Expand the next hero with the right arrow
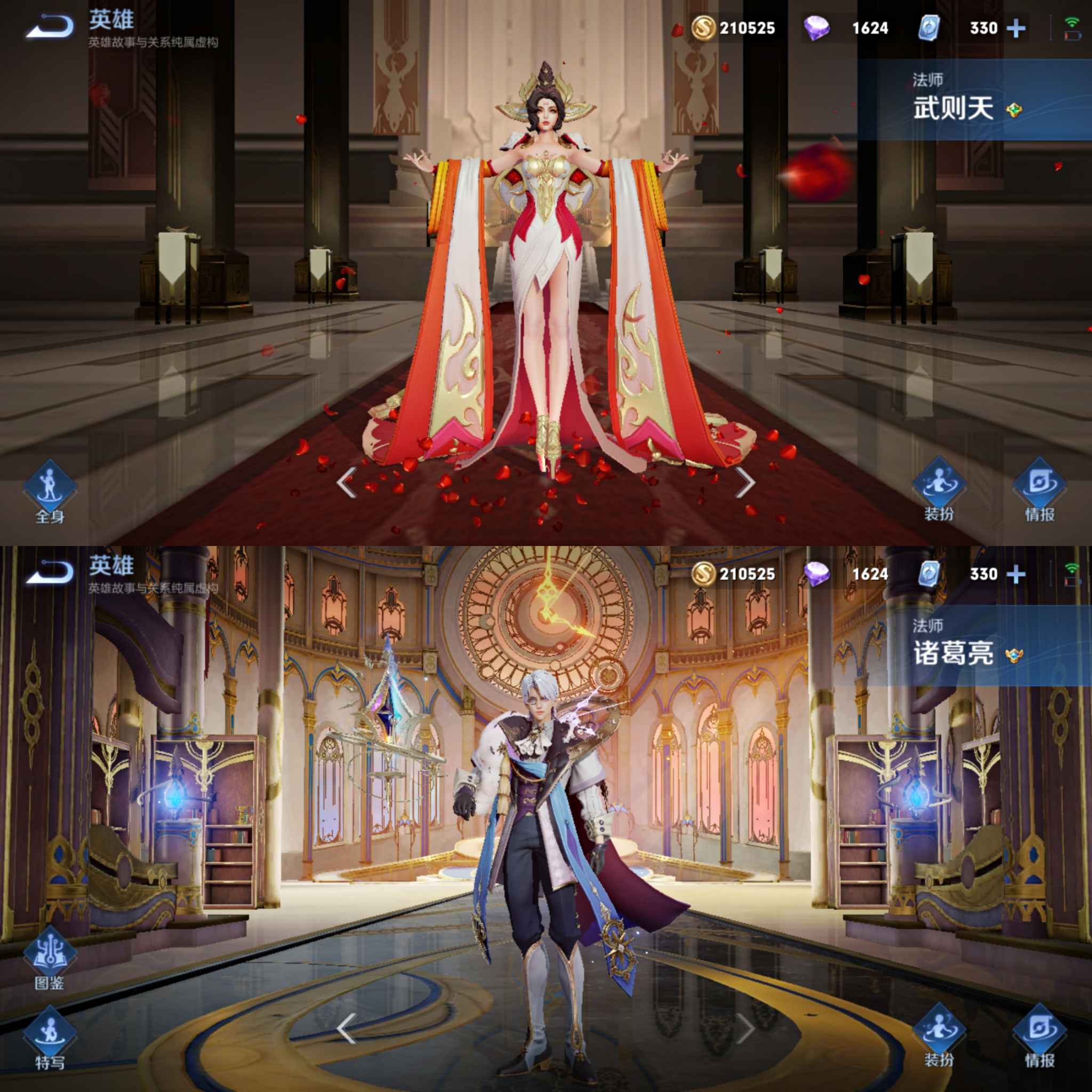1092x1092 pixels. pyautogui.click(x=751, y=484)
